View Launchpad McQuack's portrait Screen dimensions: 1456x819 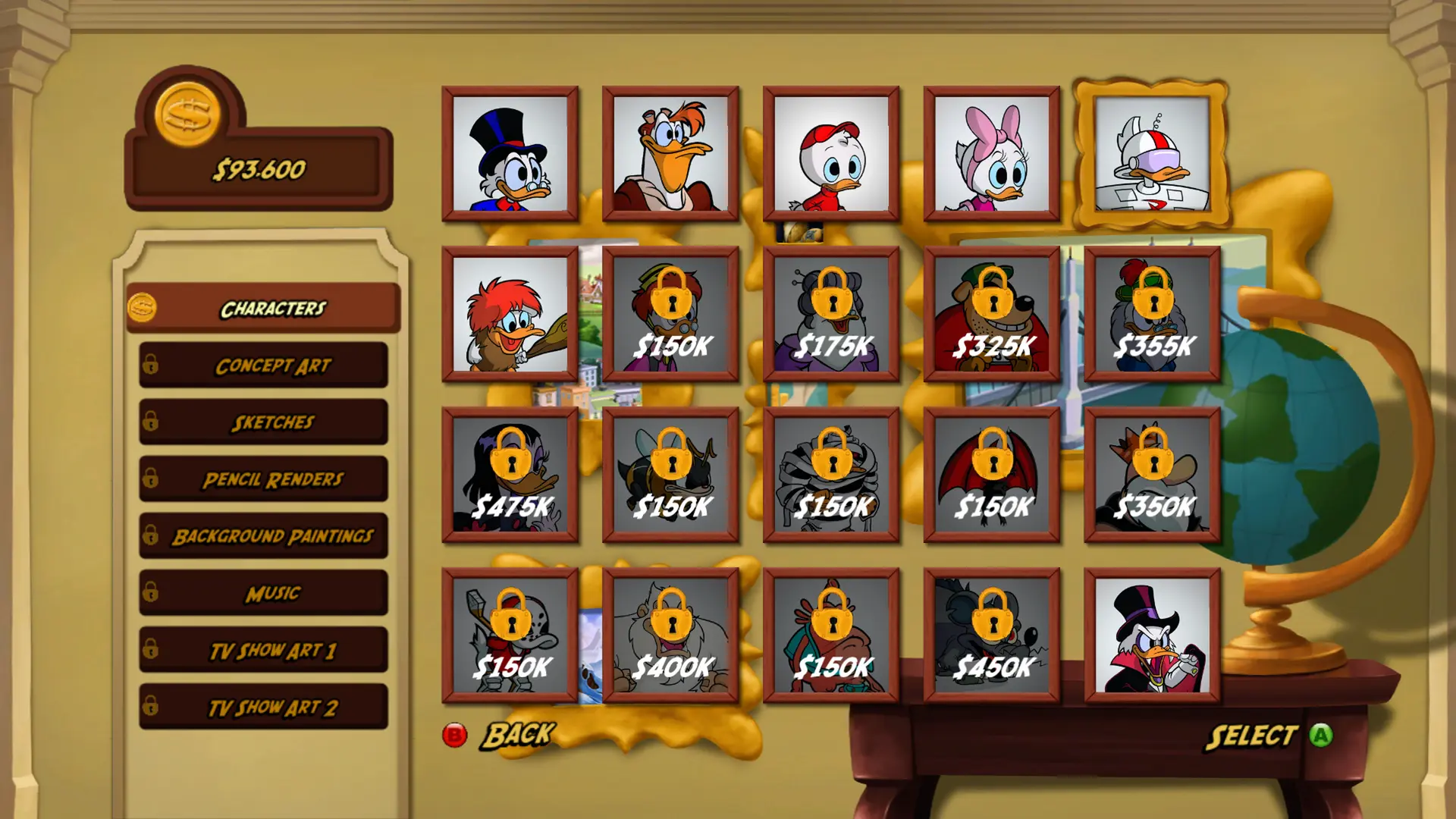(670, 154)
